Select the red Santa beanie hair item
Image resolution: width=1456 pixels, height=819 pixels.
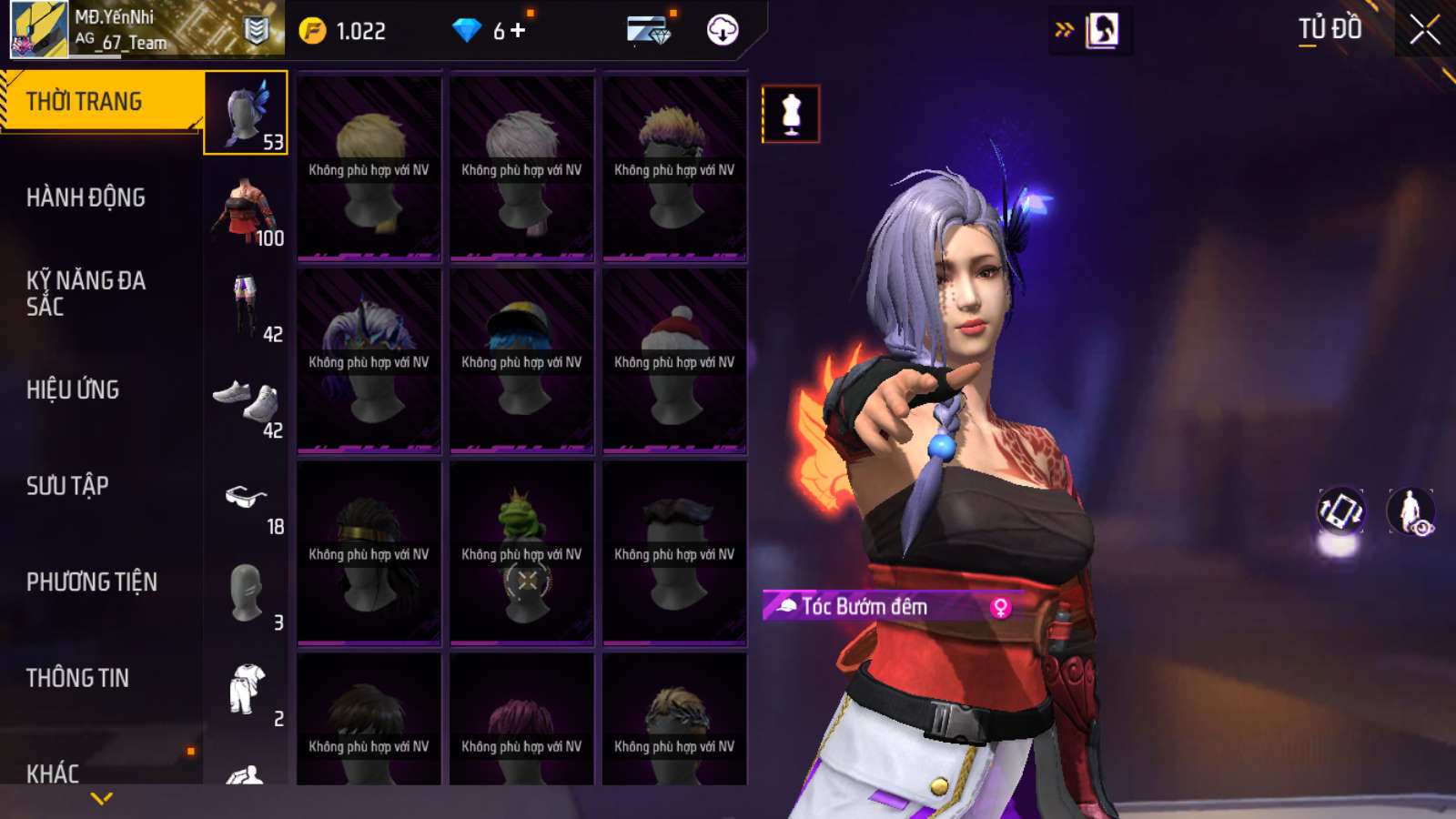[674, 360]
